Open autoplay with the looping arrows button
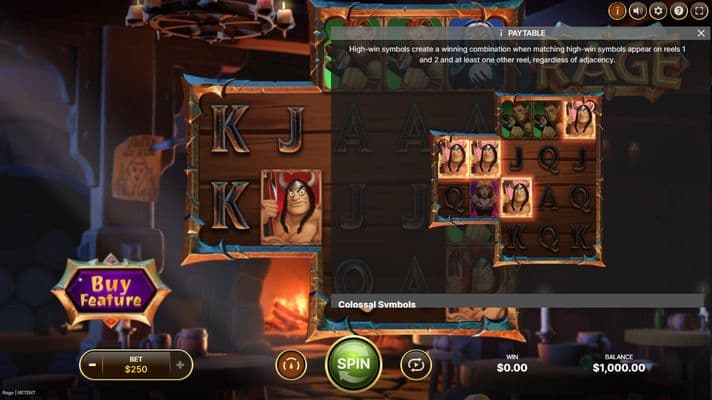This screenshot has height=400, width=712. point(415,364)
